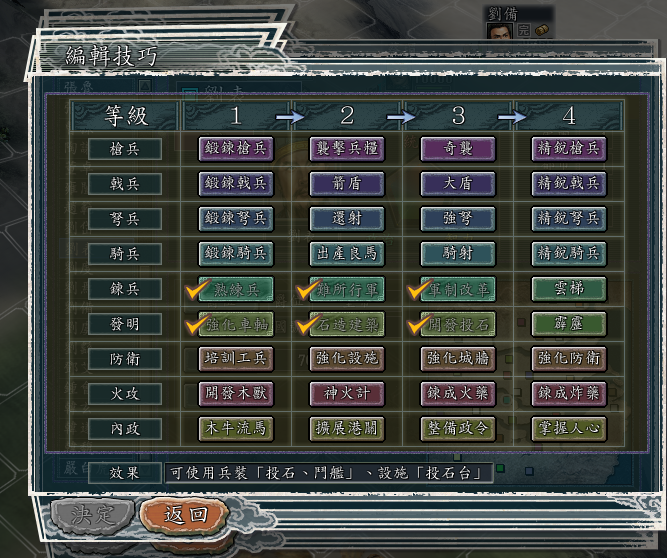The image size is (667, 558).
Task: Pick the 木牛流馬 technique
Action: click(x=236, y=430)
